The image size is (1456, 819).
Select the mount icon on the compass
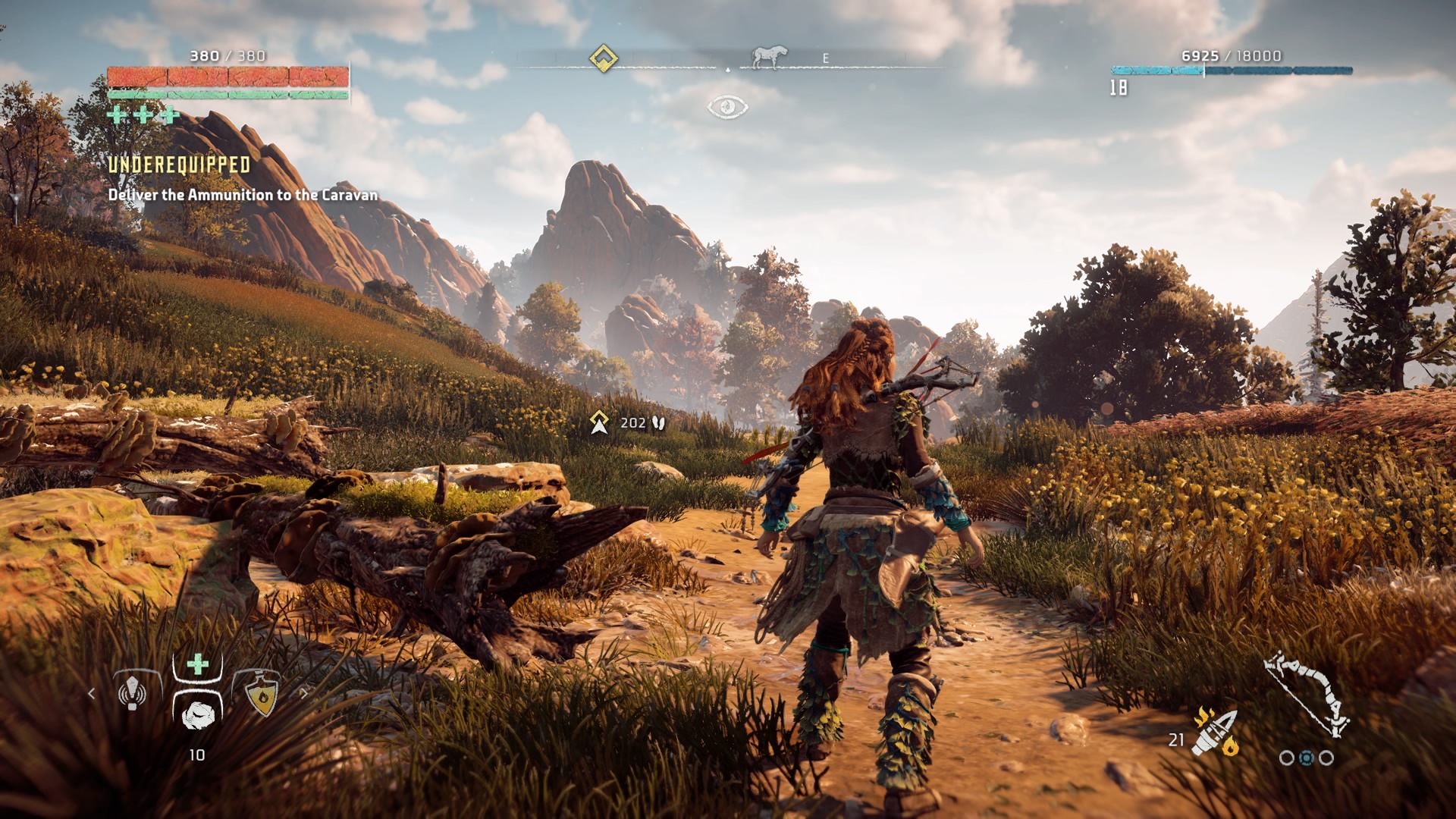click(x=768, y=57)
